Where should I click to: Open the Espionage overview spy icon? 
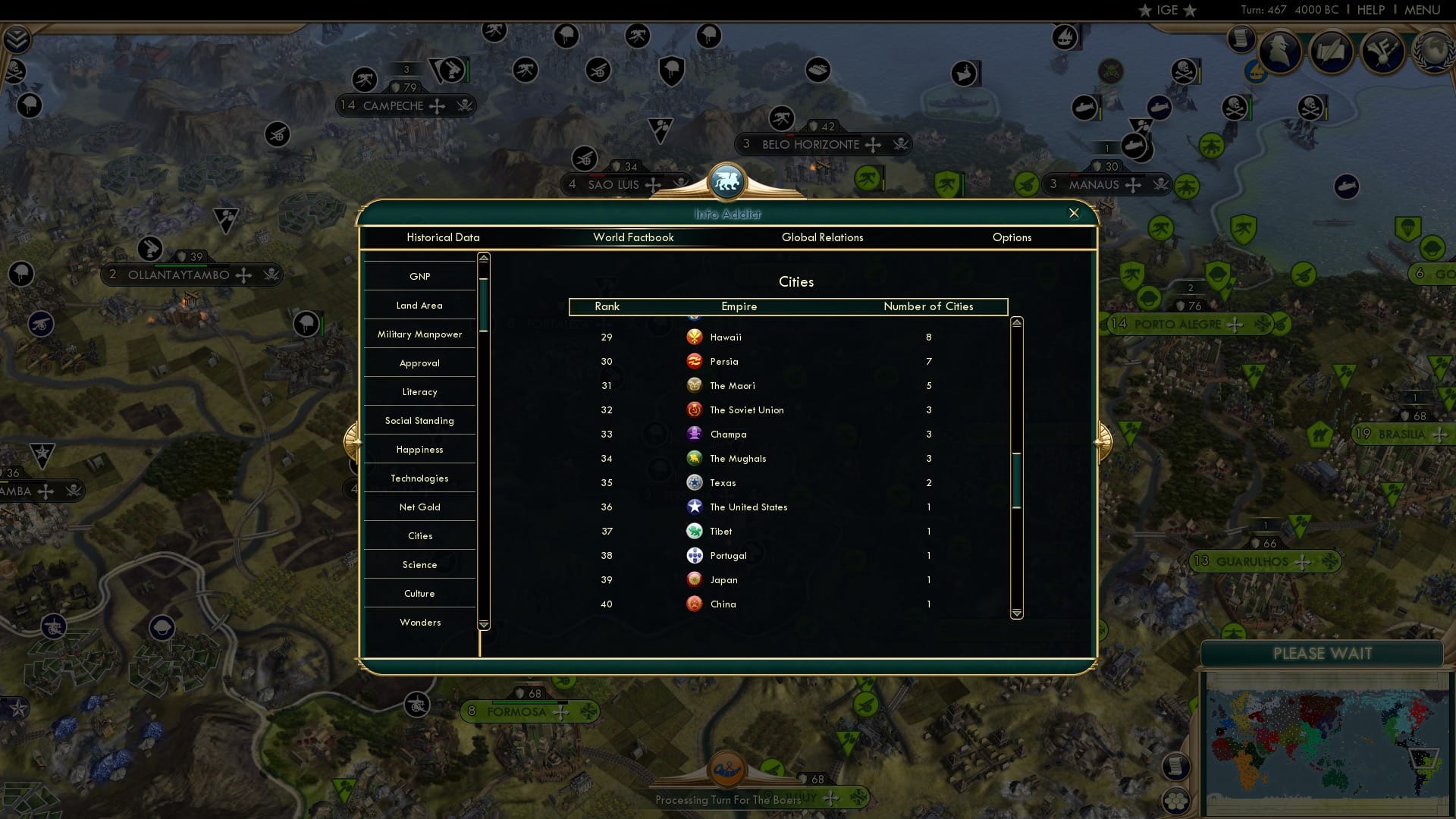1281,52
